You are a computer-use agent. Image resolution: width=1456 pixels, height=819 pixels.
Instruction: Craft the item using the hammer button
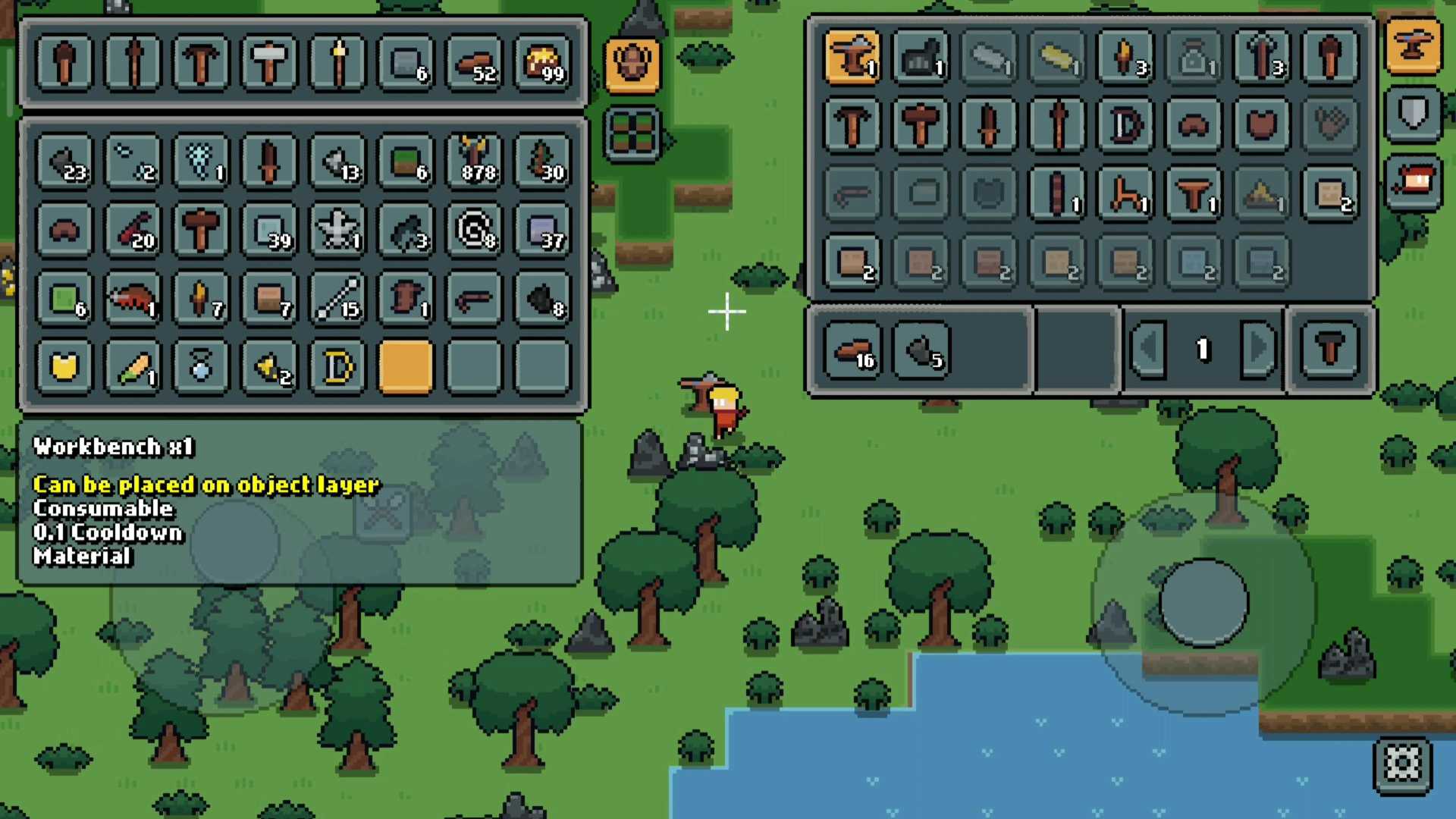(x=1330, y=349)
